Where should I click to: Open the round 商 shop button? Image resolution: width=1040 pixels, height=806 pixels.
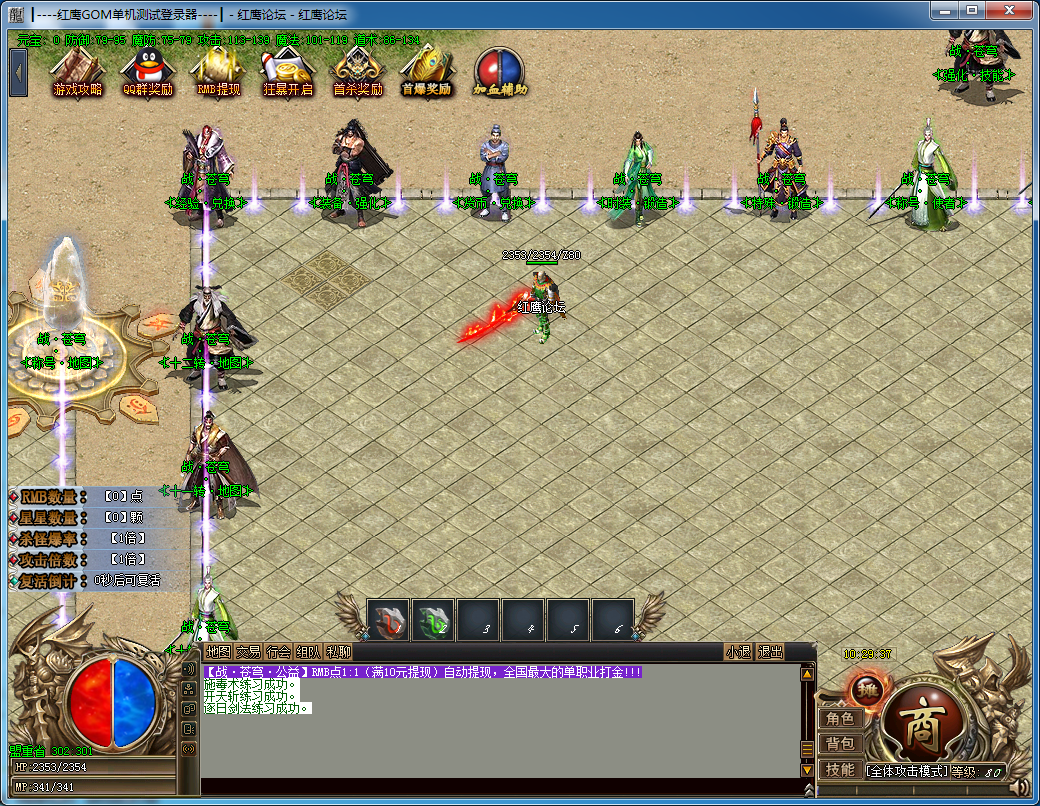918,720
